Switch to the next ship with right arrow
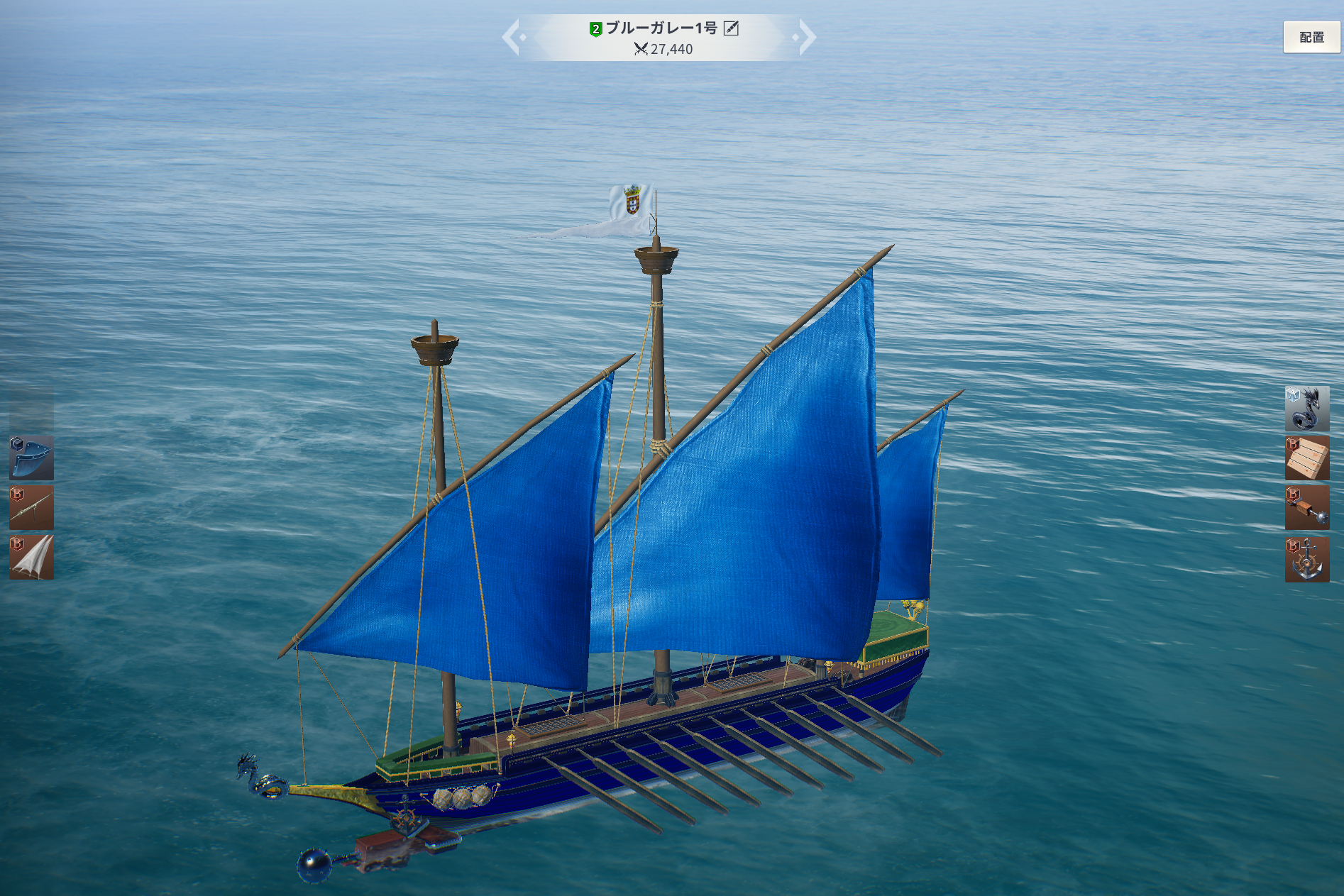Viewport: 1344px width, 896px height. point(806,37)
